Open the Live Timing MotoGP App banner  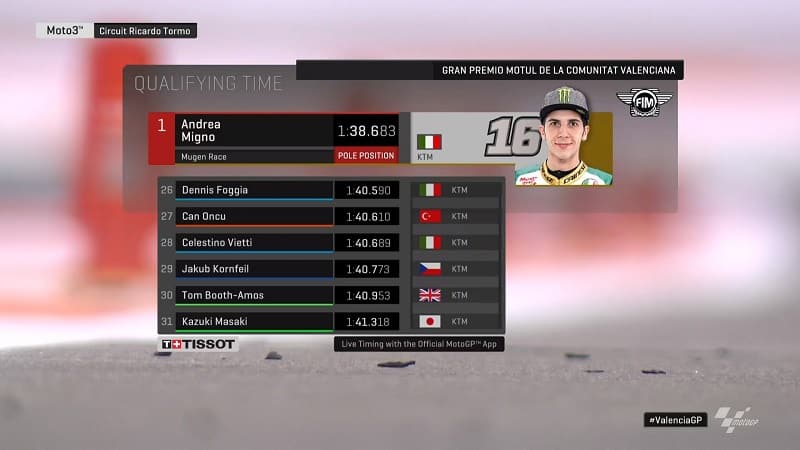(x=418, y=344)
